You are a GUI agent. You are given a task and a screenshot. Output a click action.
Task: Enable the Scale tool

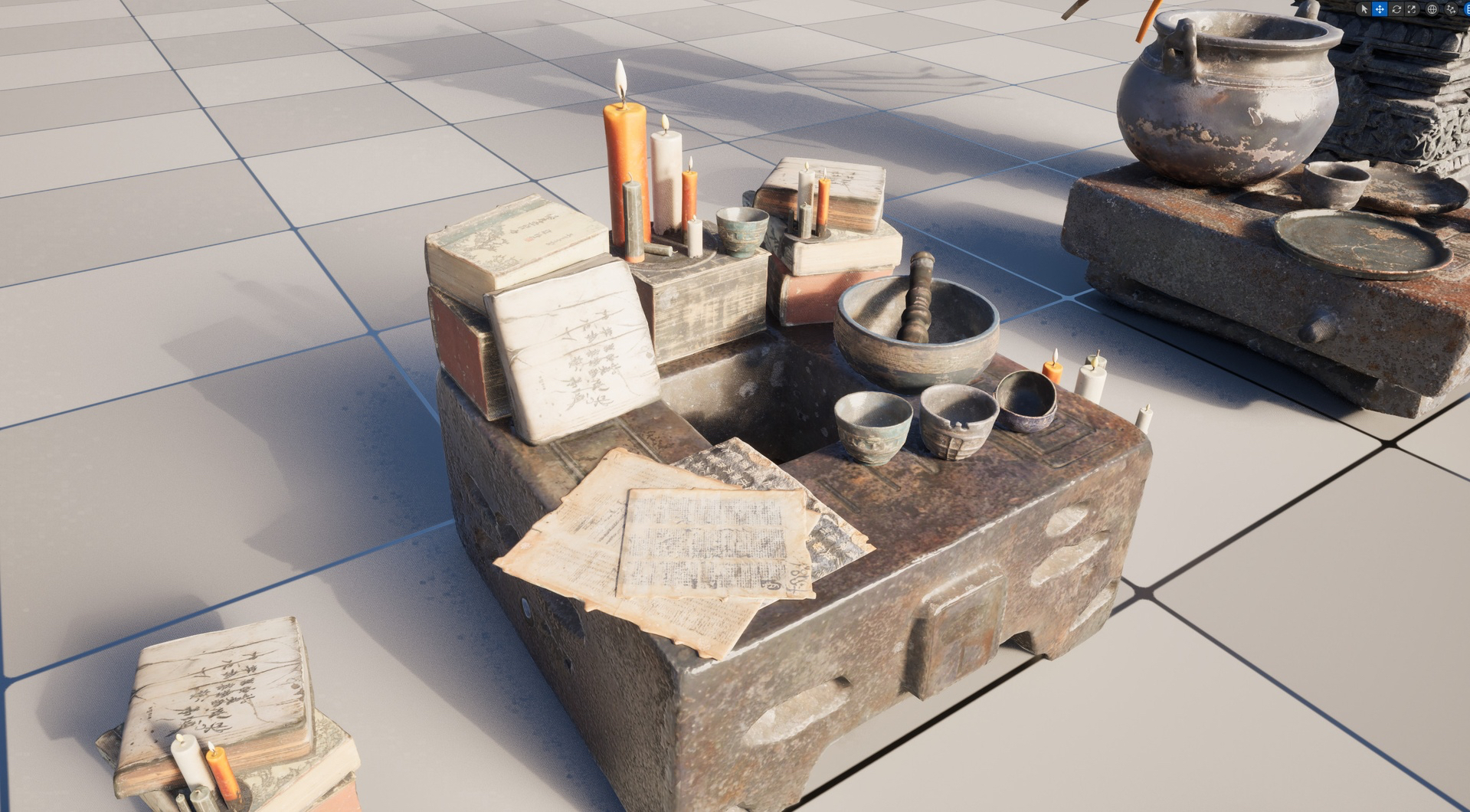pyautogui.click(x=1412, y=8)
